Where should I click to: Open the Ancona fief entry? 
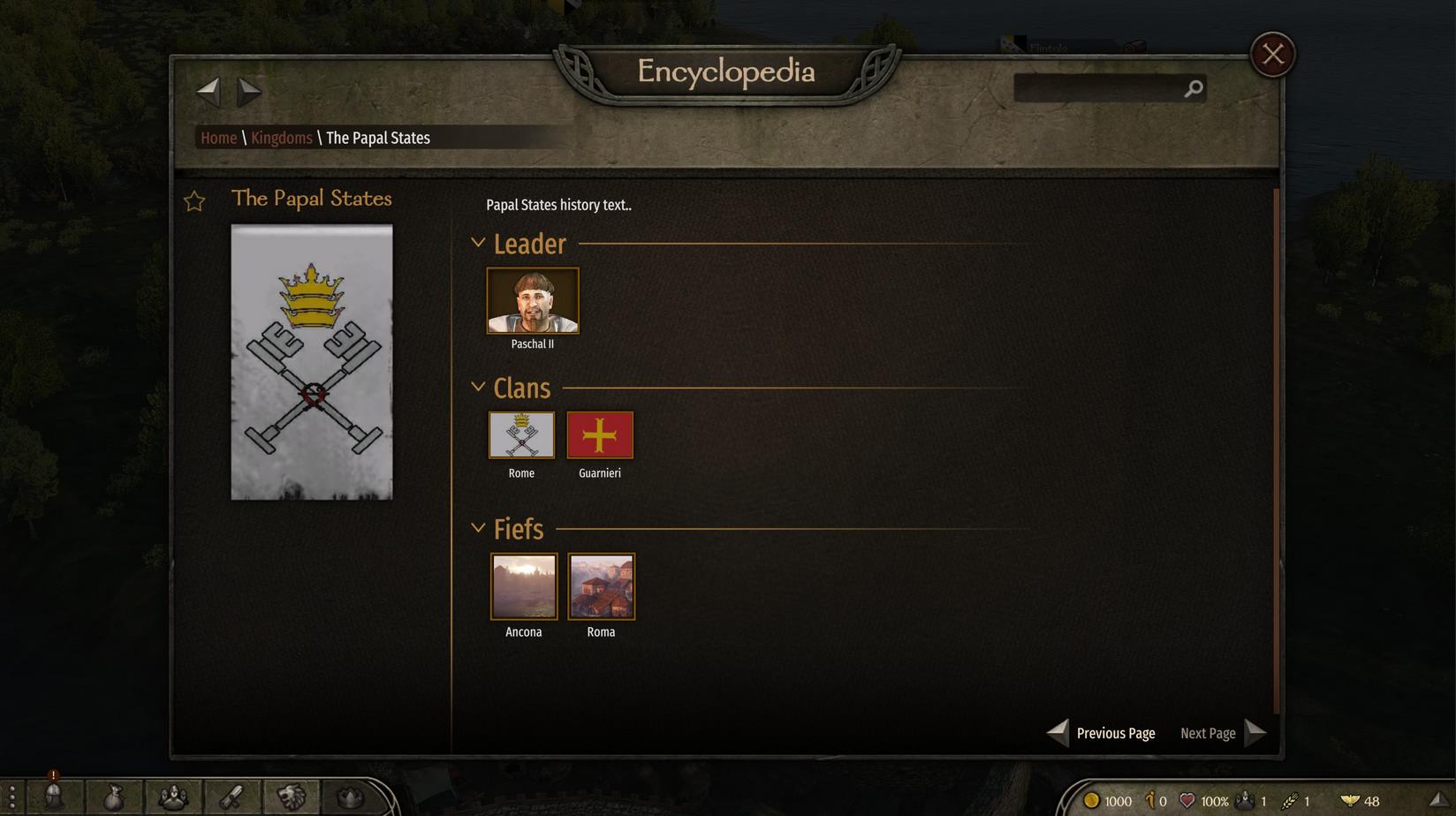524,586
